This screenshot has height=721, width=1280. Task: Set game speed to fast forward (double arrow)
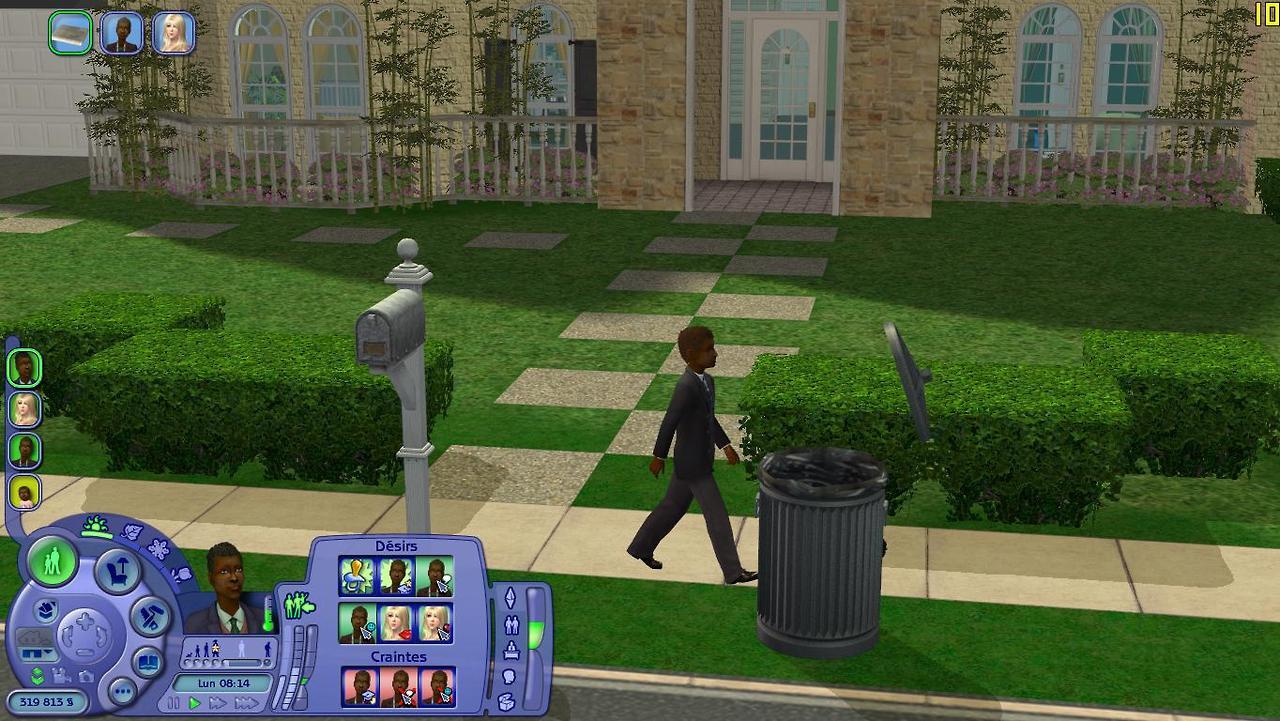point(218,703)
